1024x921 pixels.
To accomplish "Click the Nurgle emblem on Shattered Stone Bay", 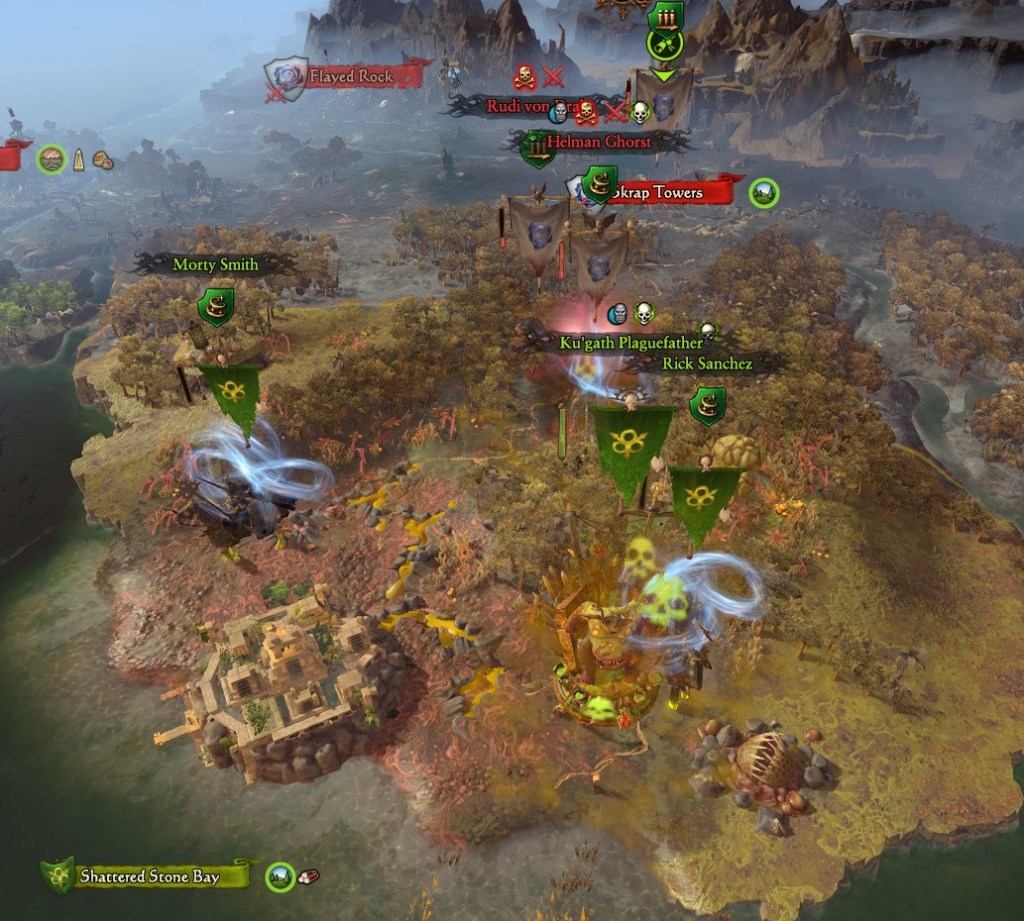I will [58, 876].
